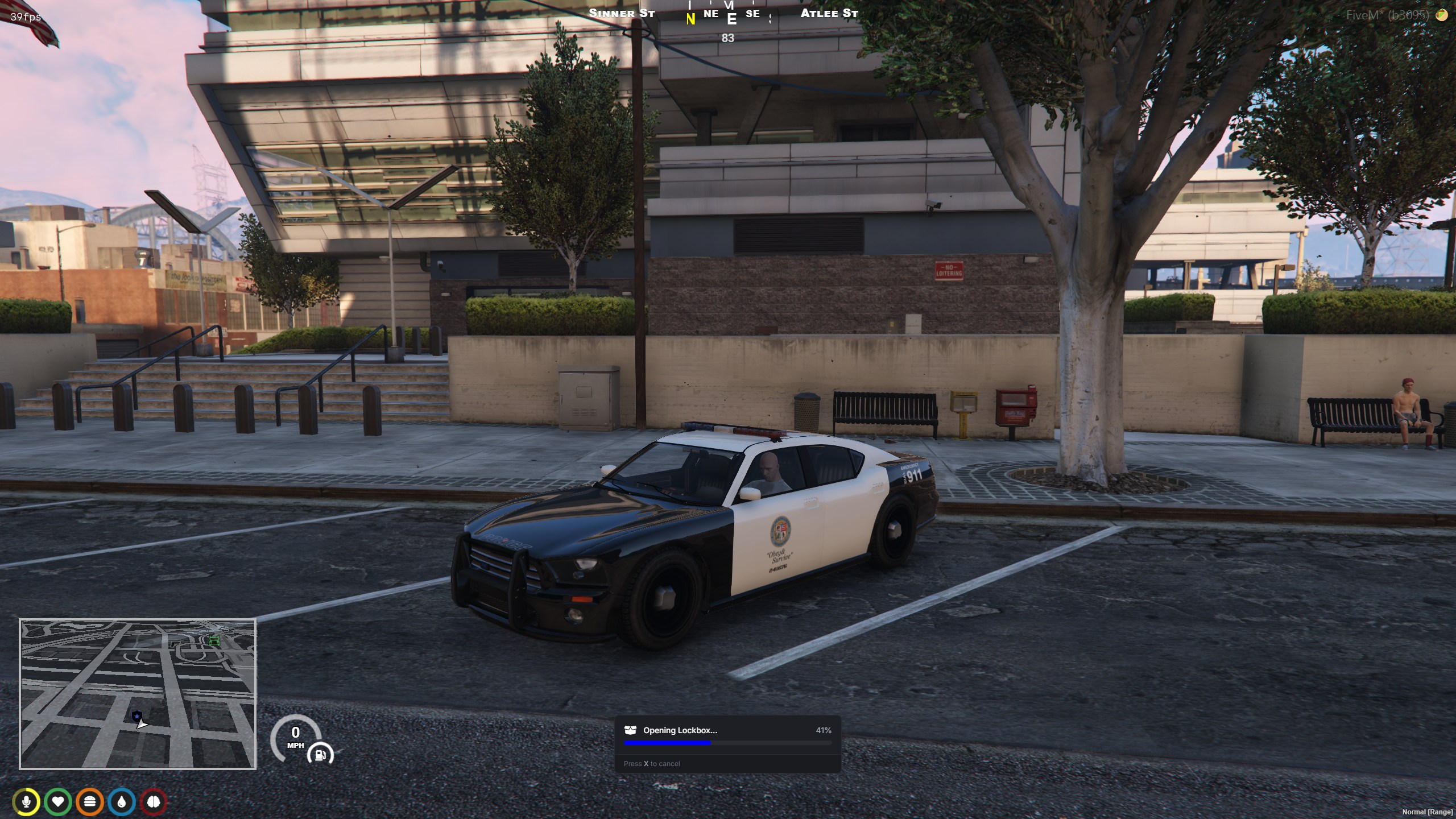Screen dimensions: 1456x819
Task: Click the minimap in the corner
Action: (x=138, y=693)
